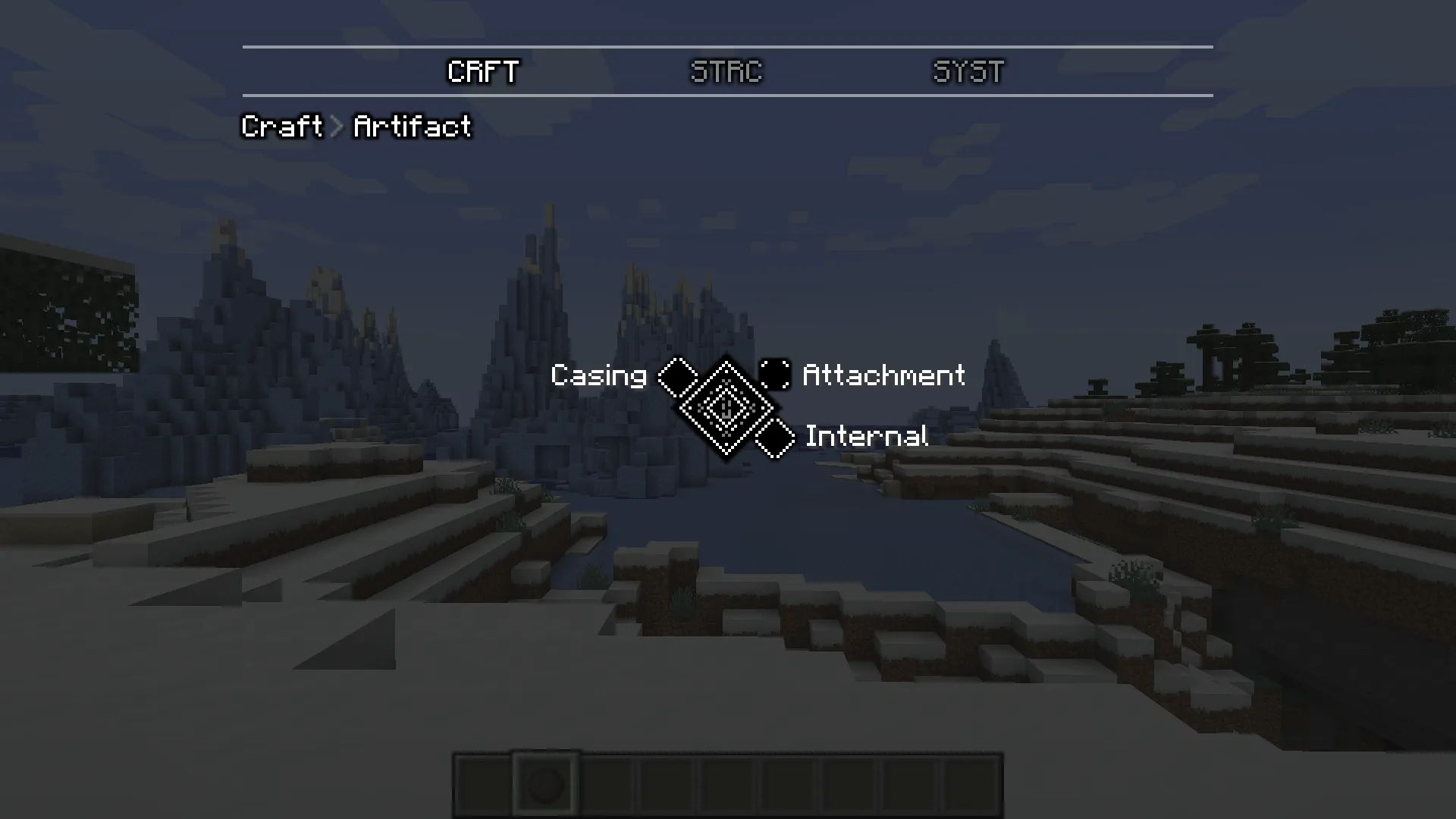Click the ornate core symbol inside the emblem
1456x819 pixels.
tap(726, 406)
